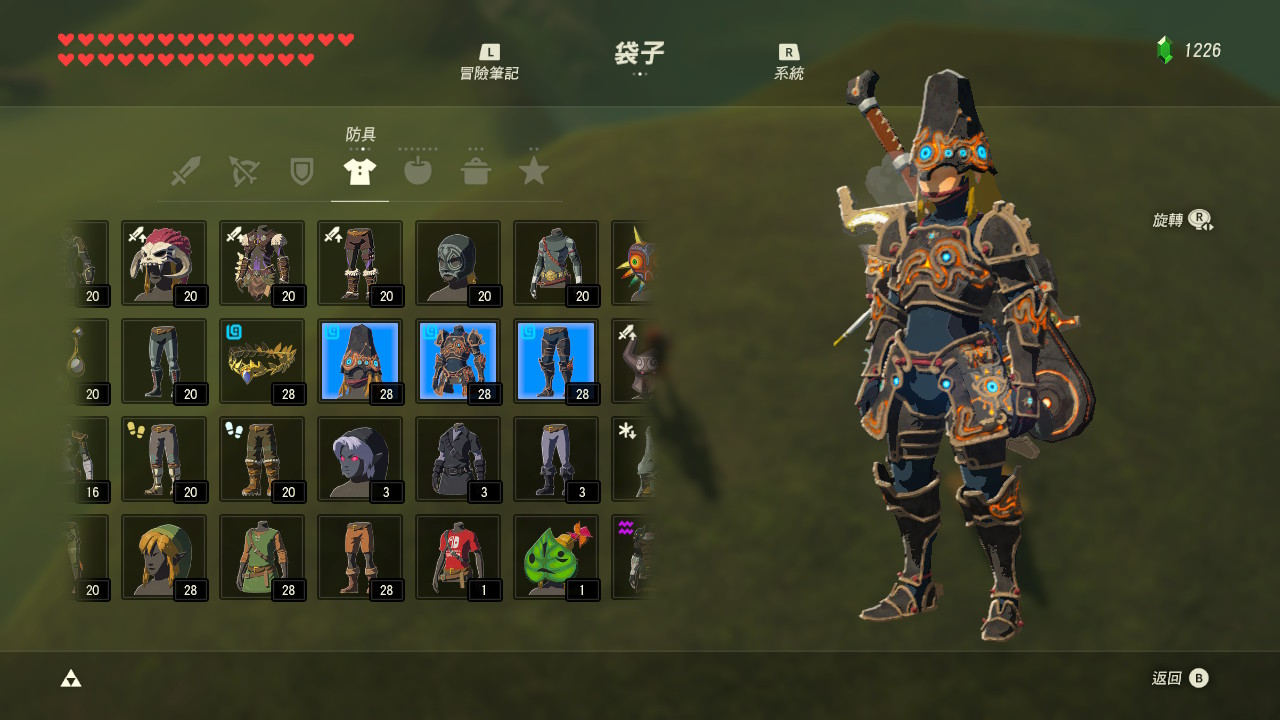Screen dimensions: 1280x720
Task: Select the red shirt armor item
Action: pyautogui.click(x=458, y=556)
